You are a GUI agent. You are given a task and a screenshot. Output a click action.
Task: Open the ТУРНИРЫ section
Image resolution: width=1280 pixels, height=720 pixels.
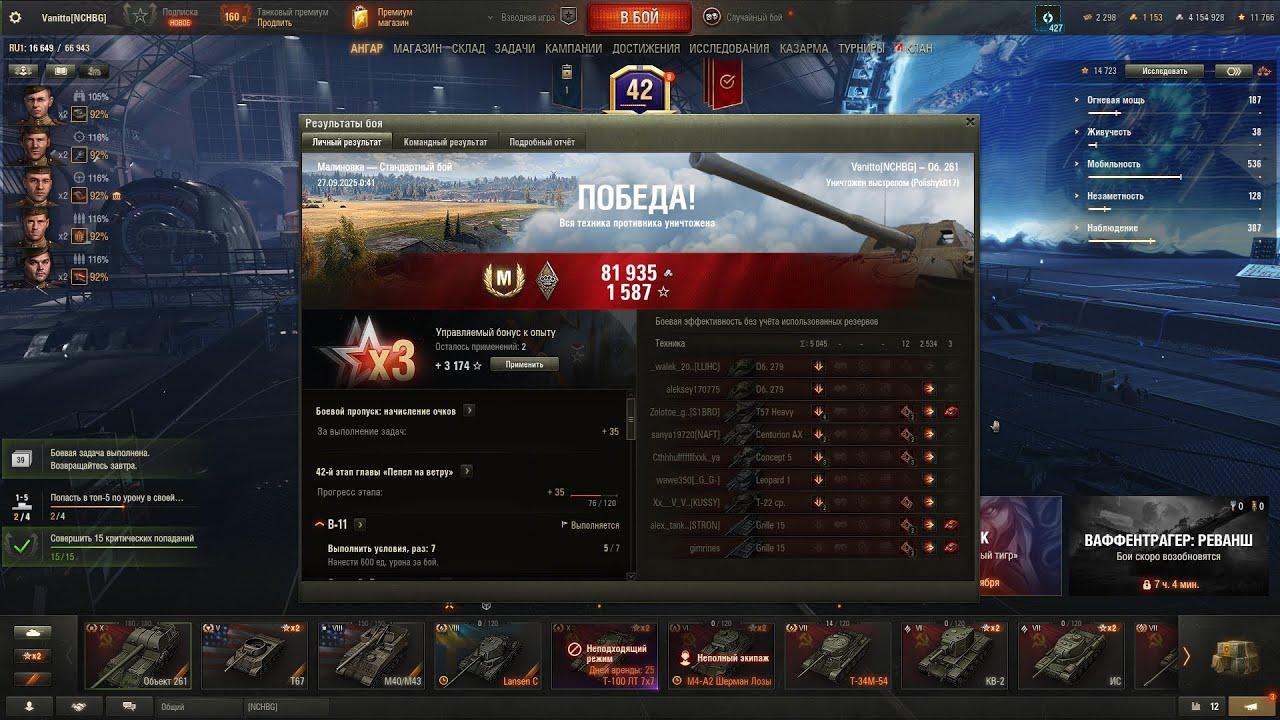(861, 48)
